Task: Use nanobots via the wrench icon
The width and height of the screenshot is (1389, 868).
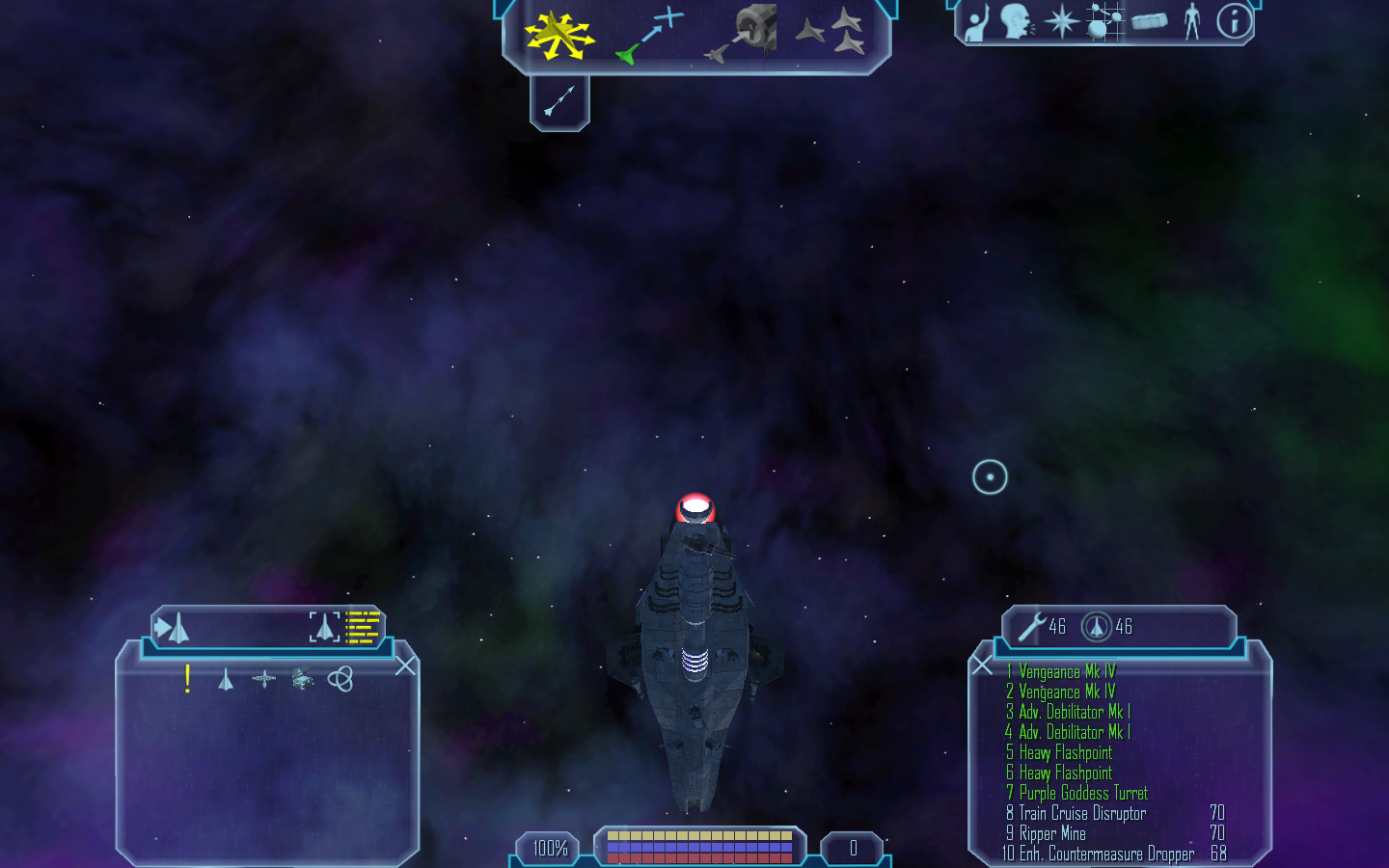Action: [x=1031, y=627]
